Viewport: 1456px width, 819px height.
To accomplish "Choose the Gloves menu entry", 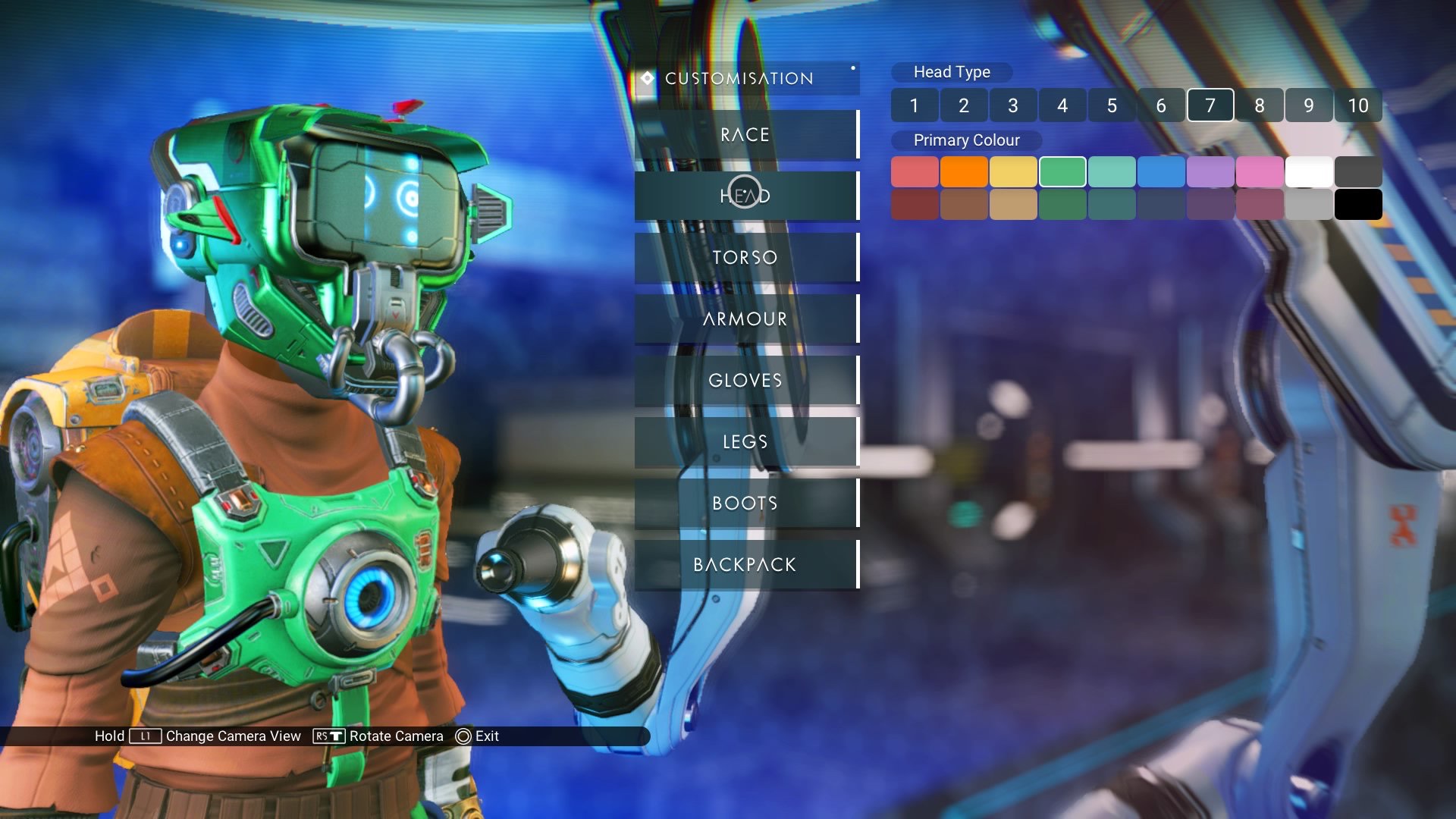I will pyautogui.click(x=746, y=381).
